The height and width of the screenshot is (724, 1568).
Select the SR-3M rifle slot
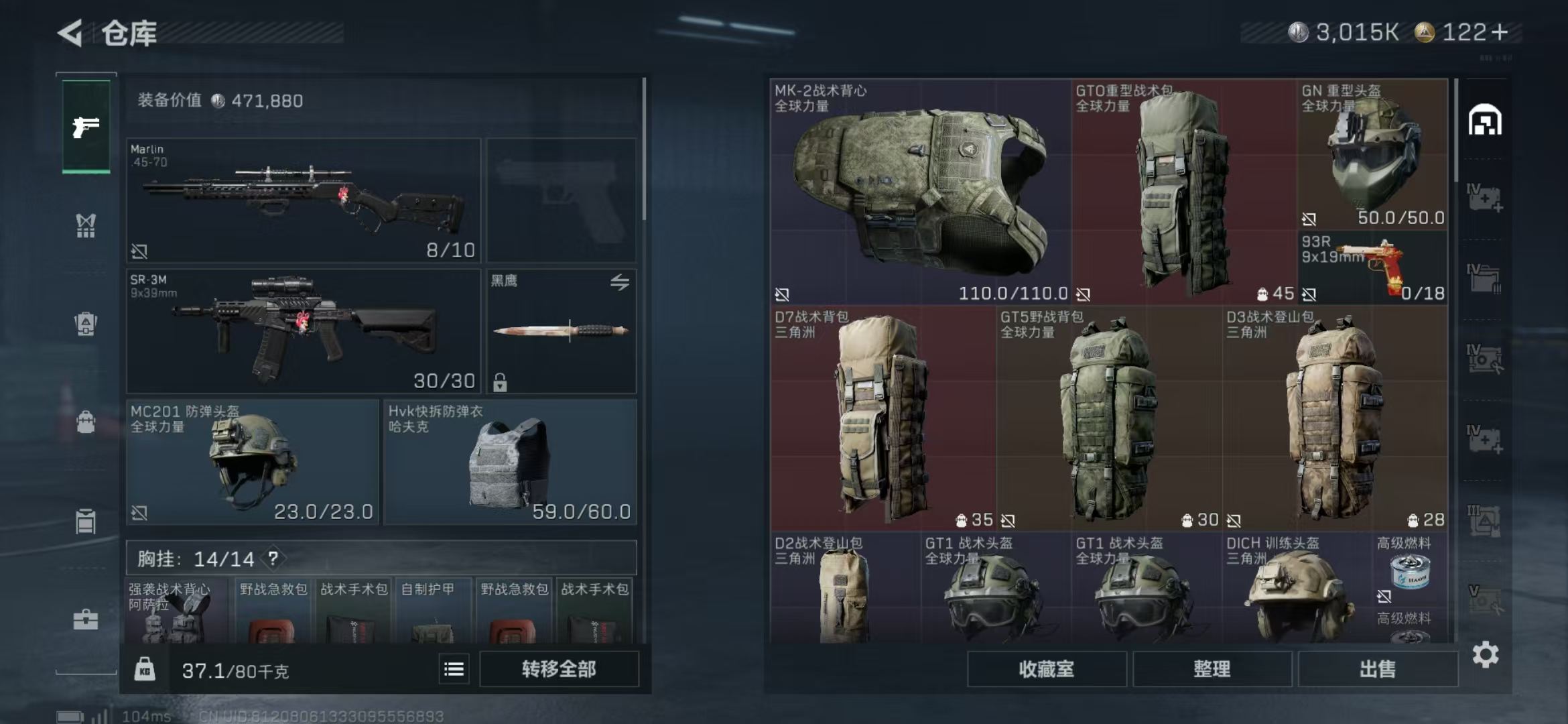click(304, 331)
